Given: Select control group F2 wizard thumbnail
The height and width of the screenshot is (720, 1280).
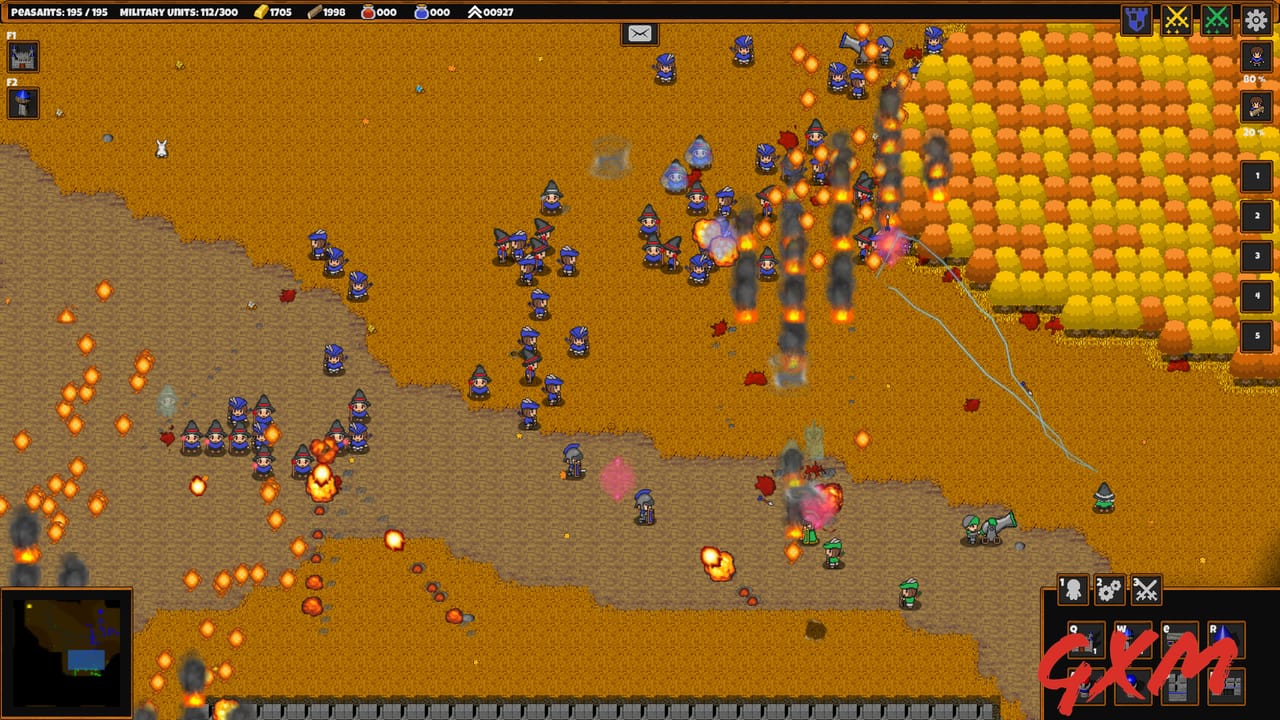Looking at the screenshot, I should [22, 103].
